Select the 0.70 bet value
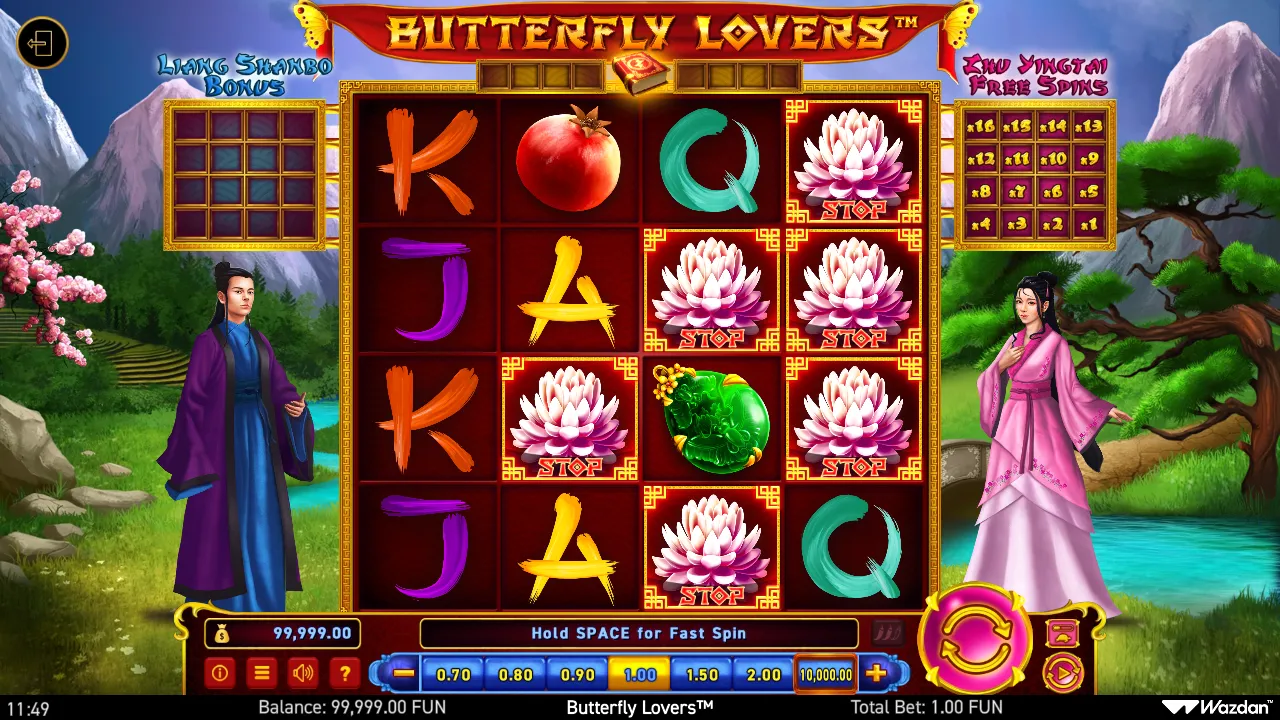 point(454,674)
